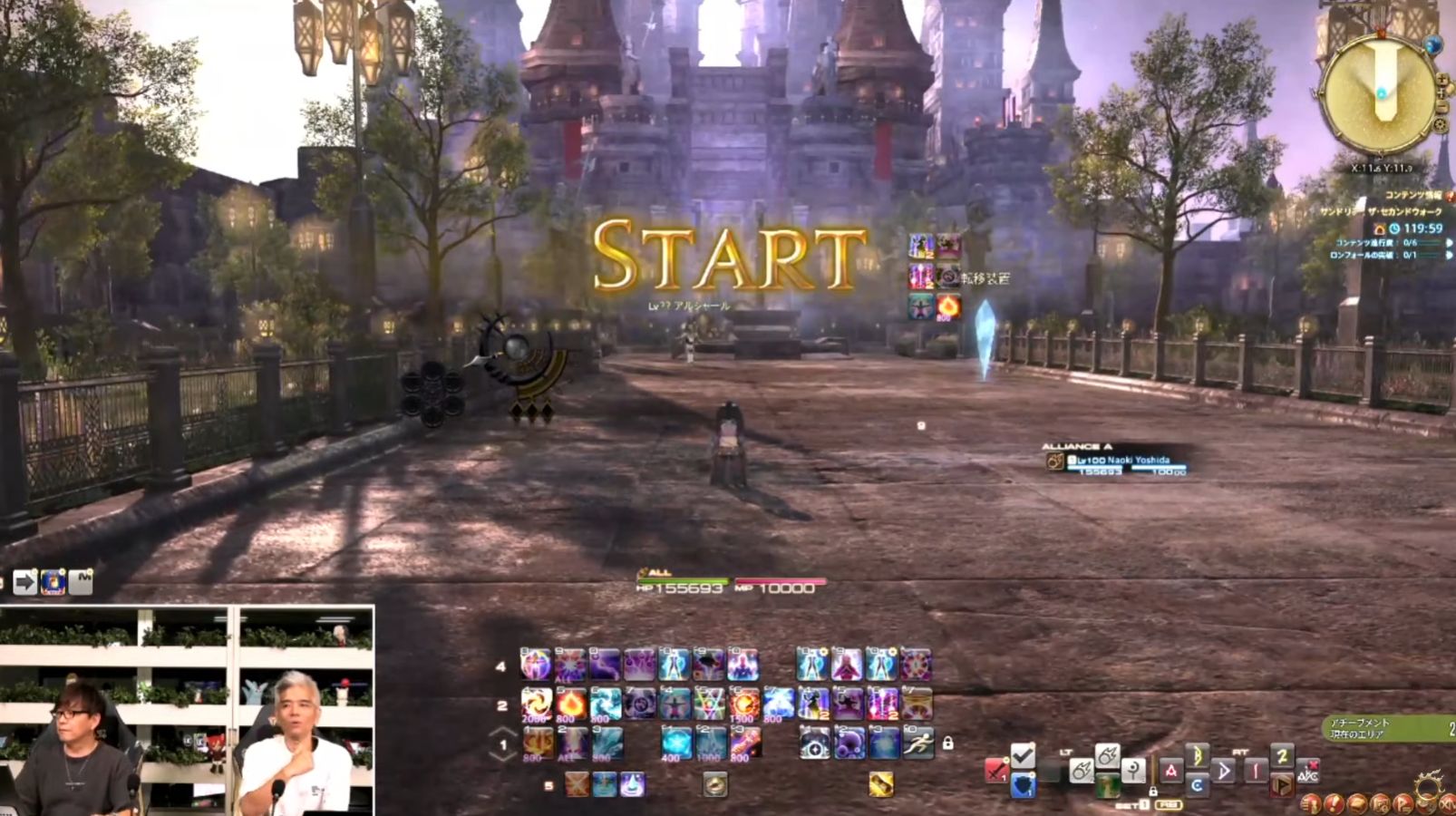Image resolution: width=1456 pixels, height=816 pixels.
Task: Click Naoki Yoshida's name in the Alliance A list
Action: pyautogui.click(x=1141, y=461)
